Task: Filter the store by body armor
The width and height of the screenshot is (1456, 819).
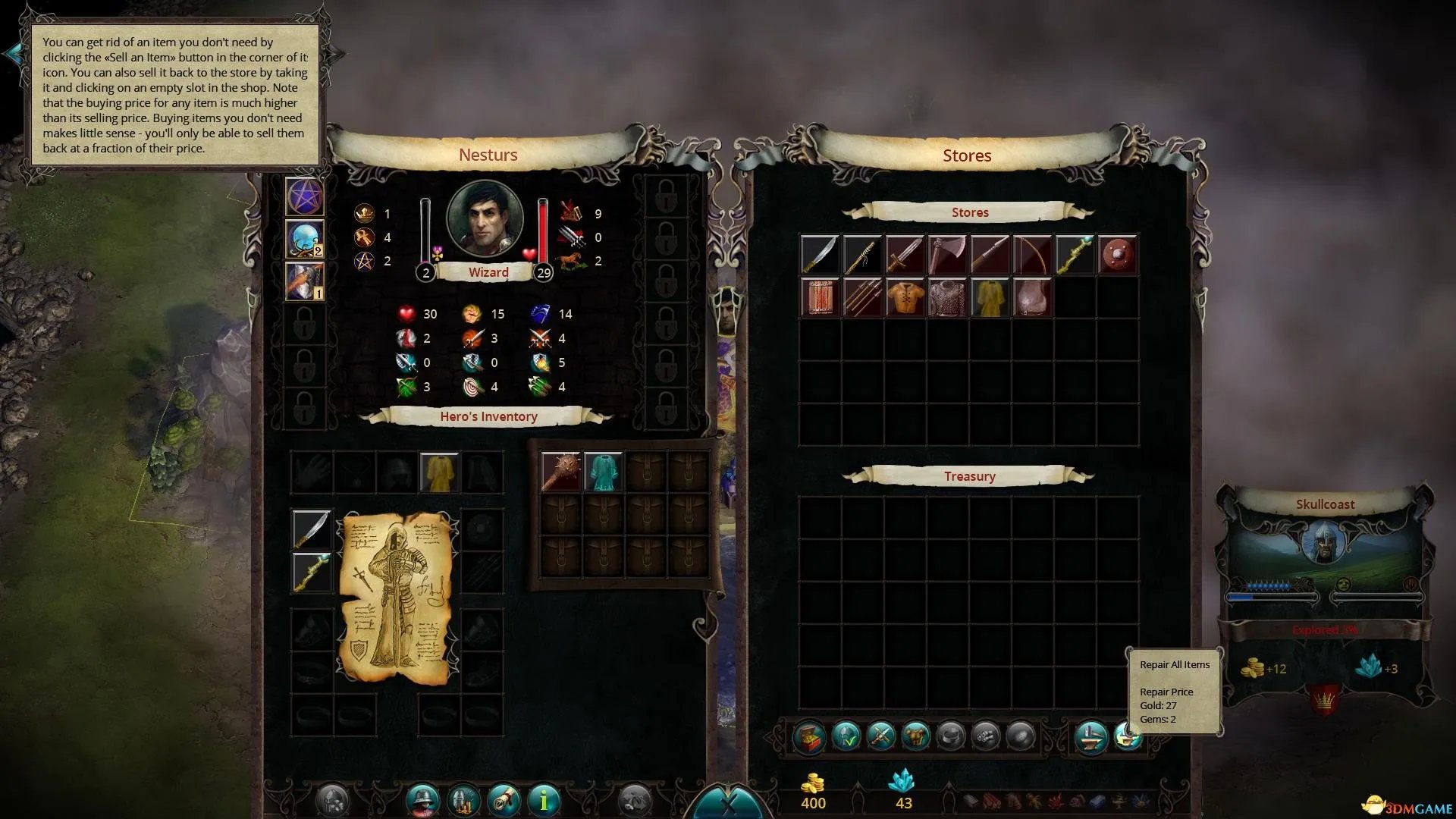Action: (x=916, y=736)
